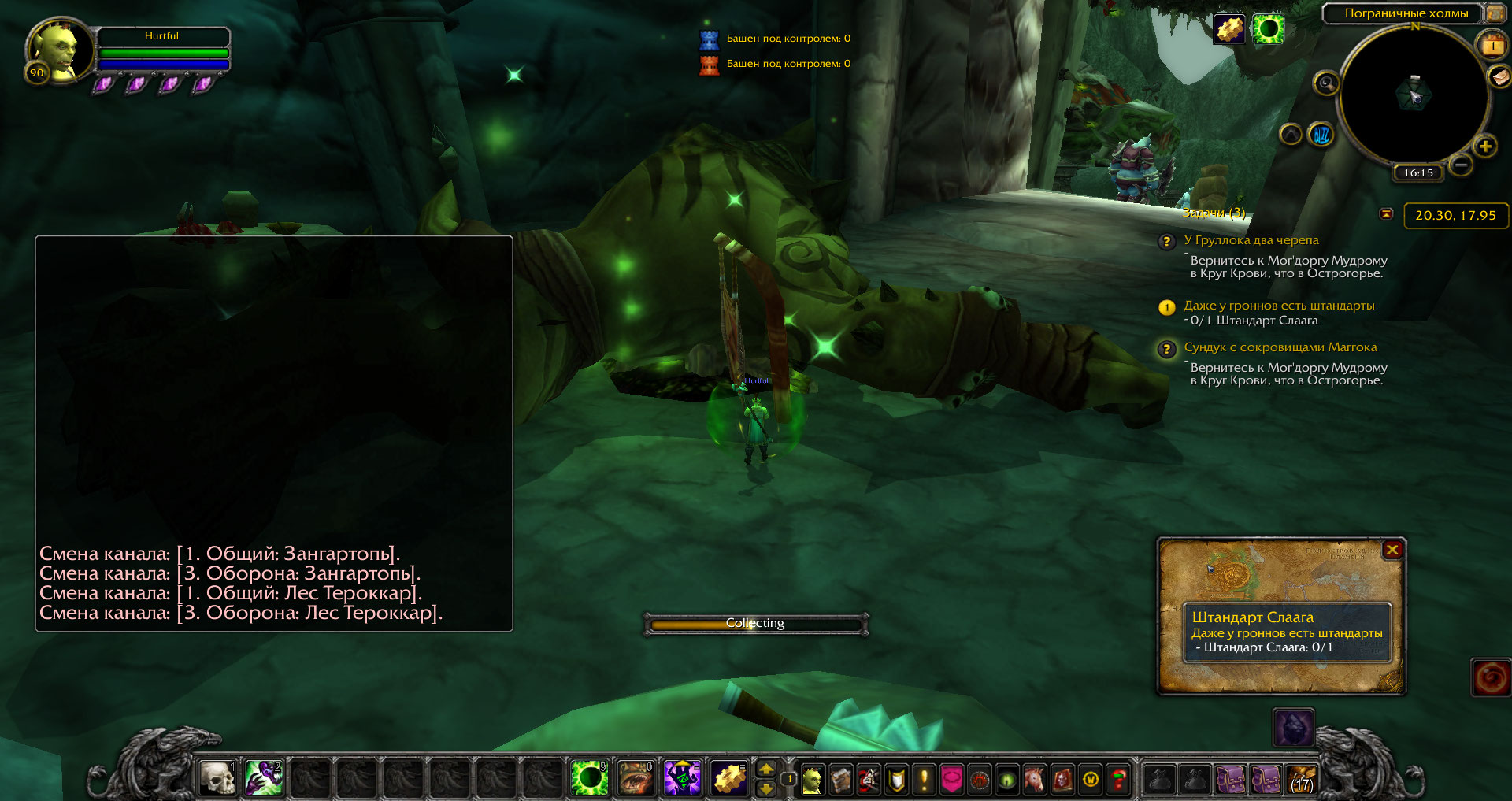Viewport: 1512px width, 801px height.
Task: Collapse the quest tracker with the red arrow button
Action: (x=1387, y=214)
